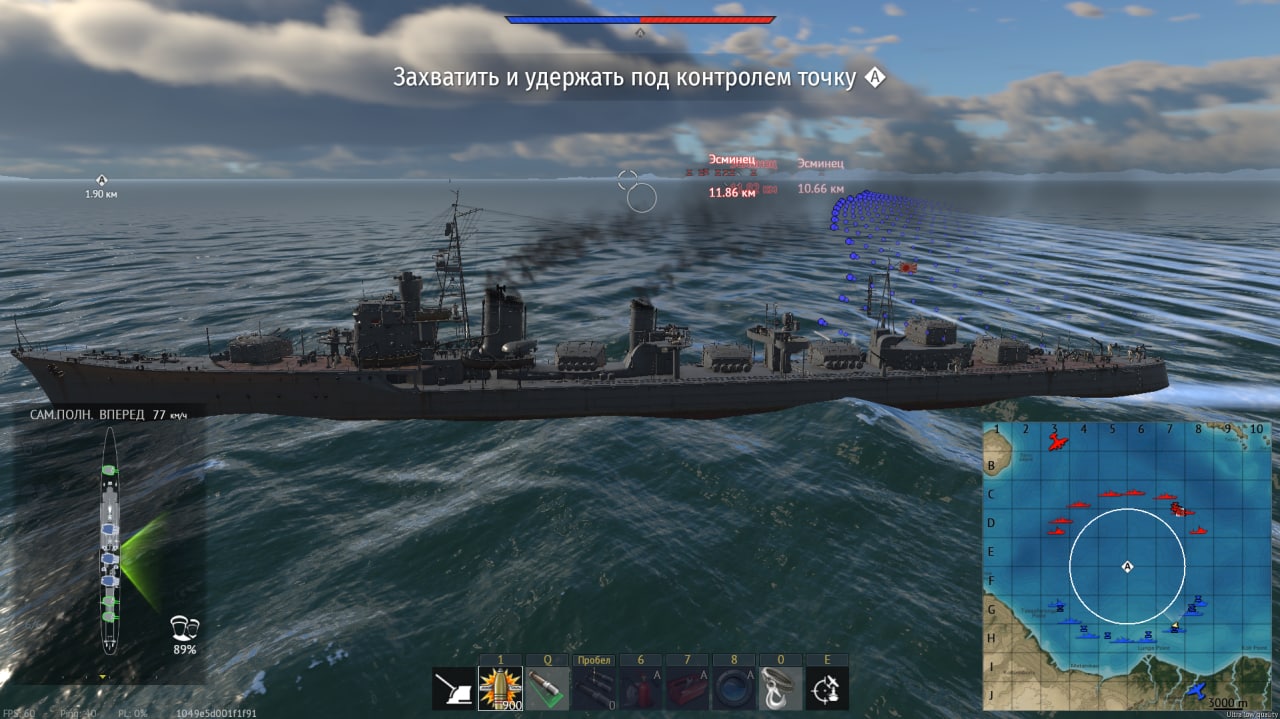Select the tow hook and rope icon
1280x719 pixels.
click(780, 688)
